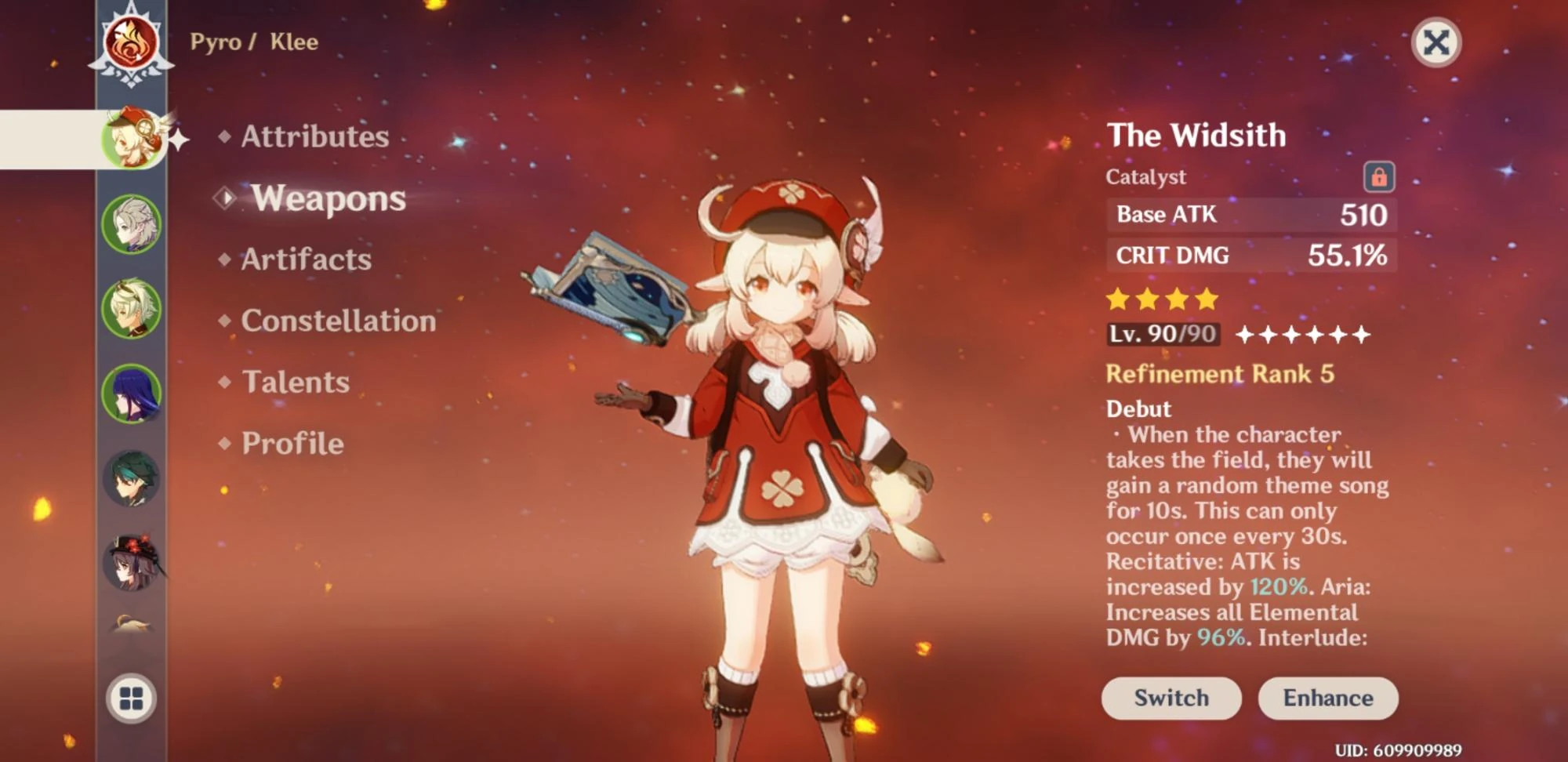
Task: Click the Refinement Rank 5 label
Action: (x=1218, y=374)
